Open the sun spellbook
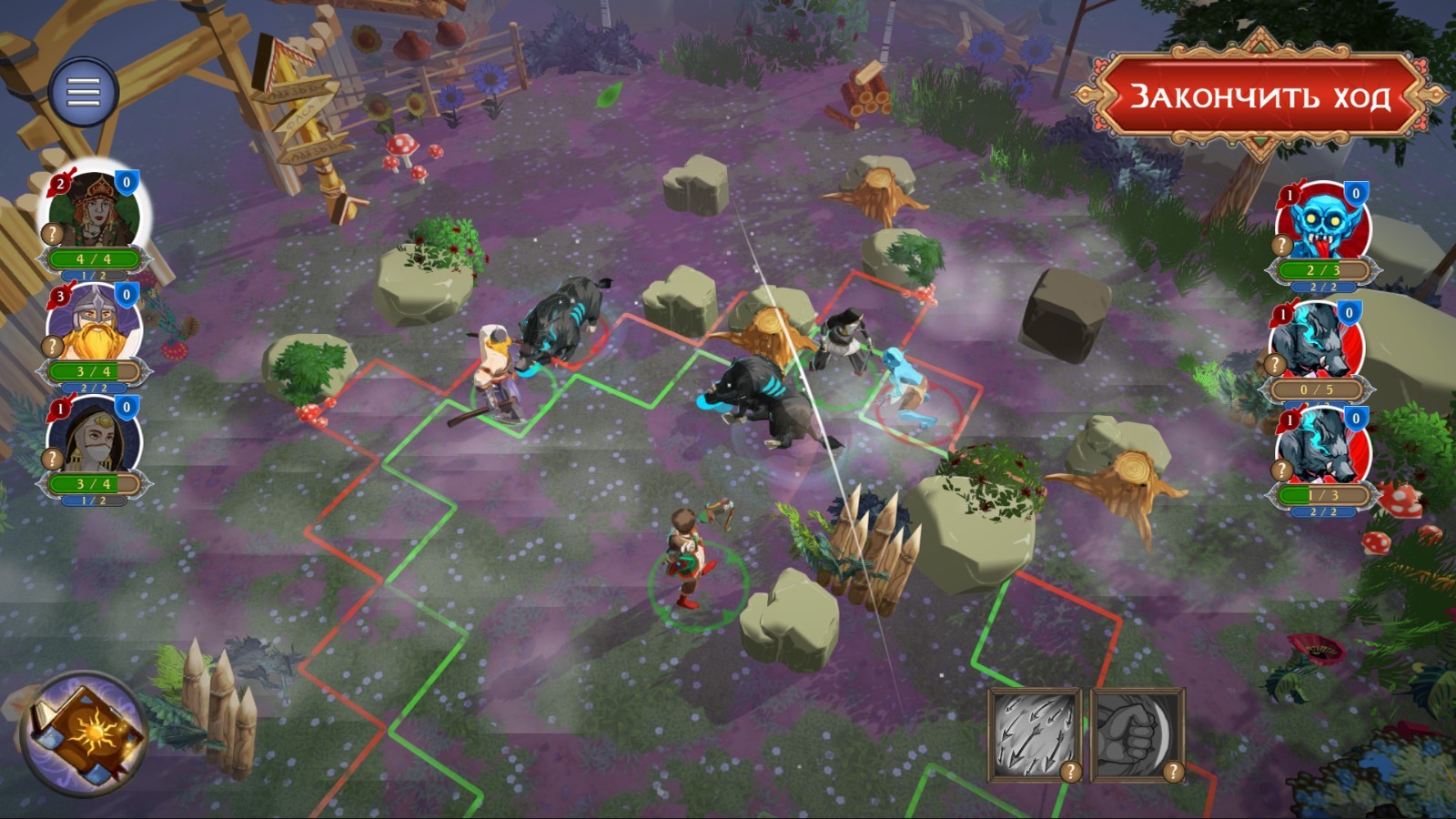The image size is (1456, 819). pos(85,733)
